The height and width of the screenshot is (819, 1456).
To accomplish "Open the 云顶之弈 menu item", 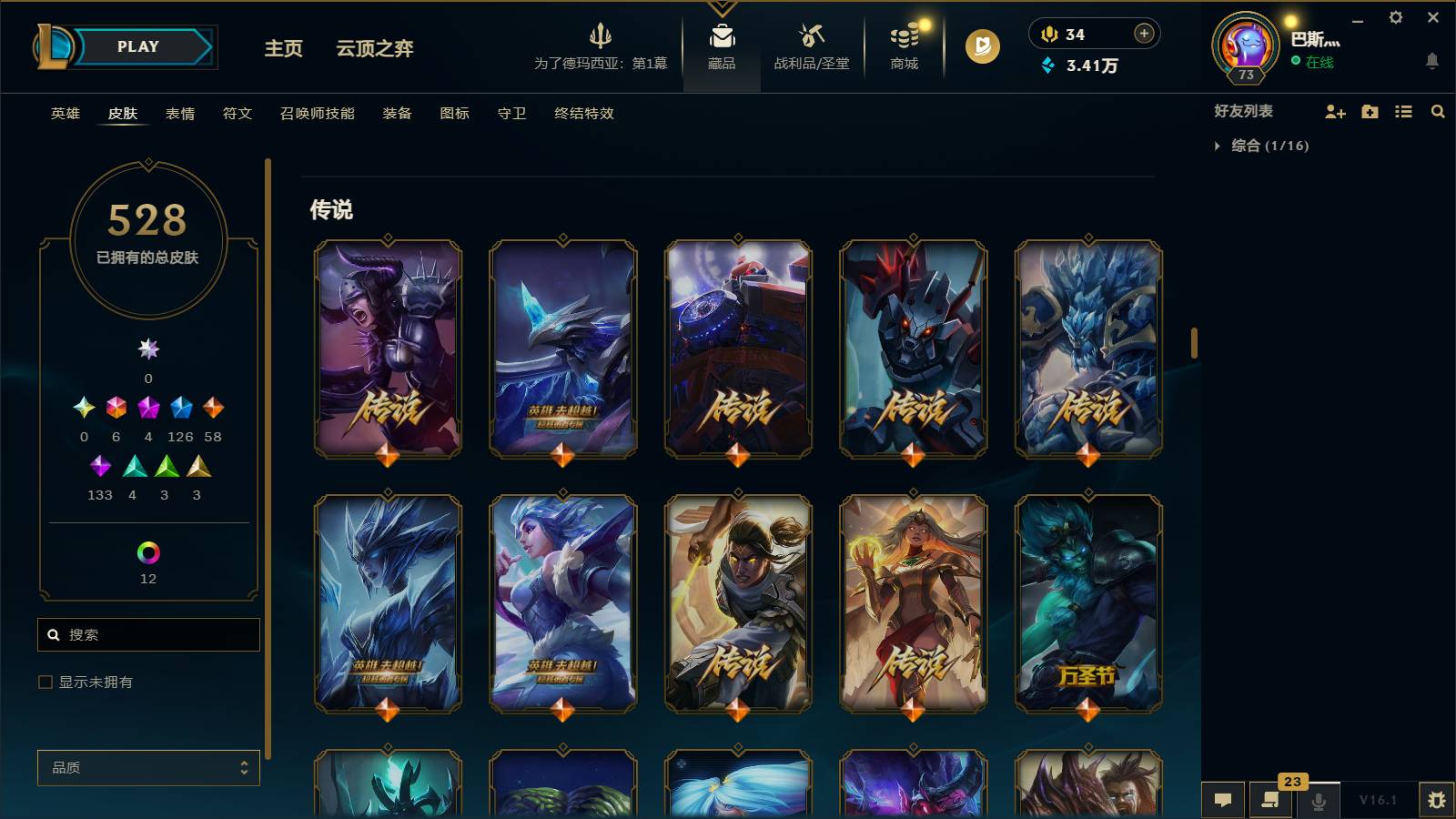I will pyautogui.click(x=375, y=50).
